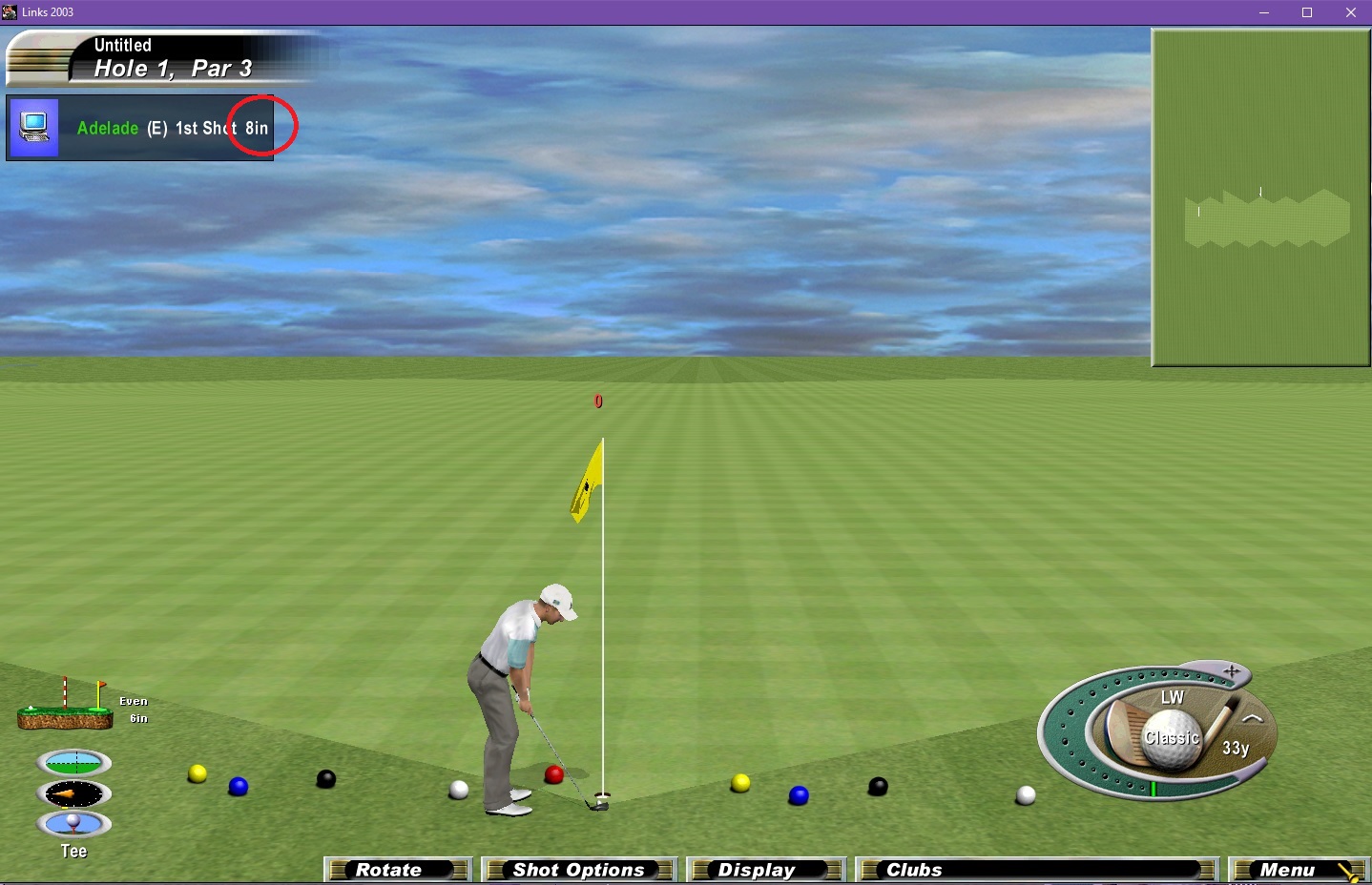Open the Rotate menu

click(x=398, y=870)
